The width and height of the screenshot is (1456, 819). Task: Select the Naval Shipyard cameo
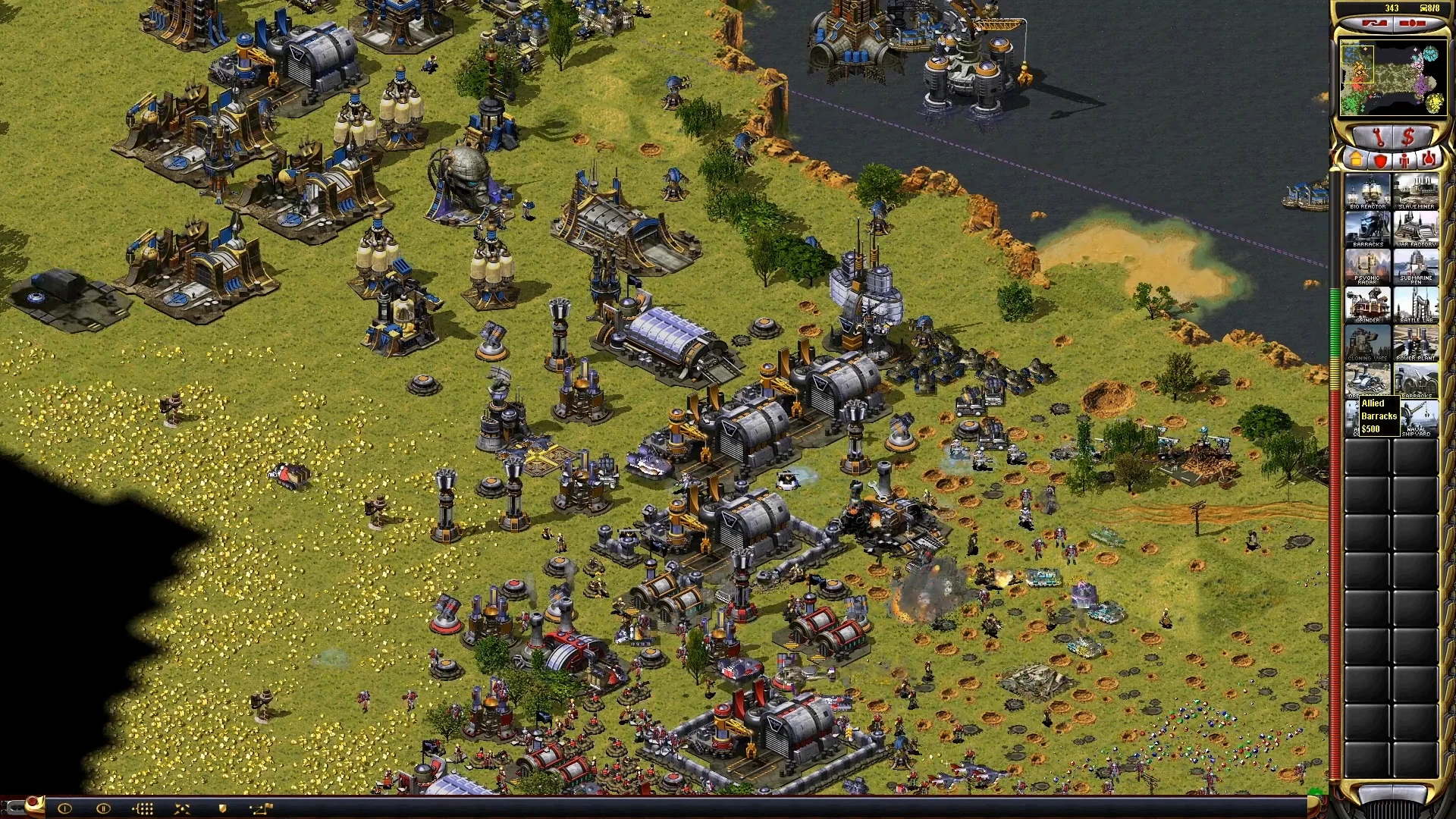(1418, 419)
